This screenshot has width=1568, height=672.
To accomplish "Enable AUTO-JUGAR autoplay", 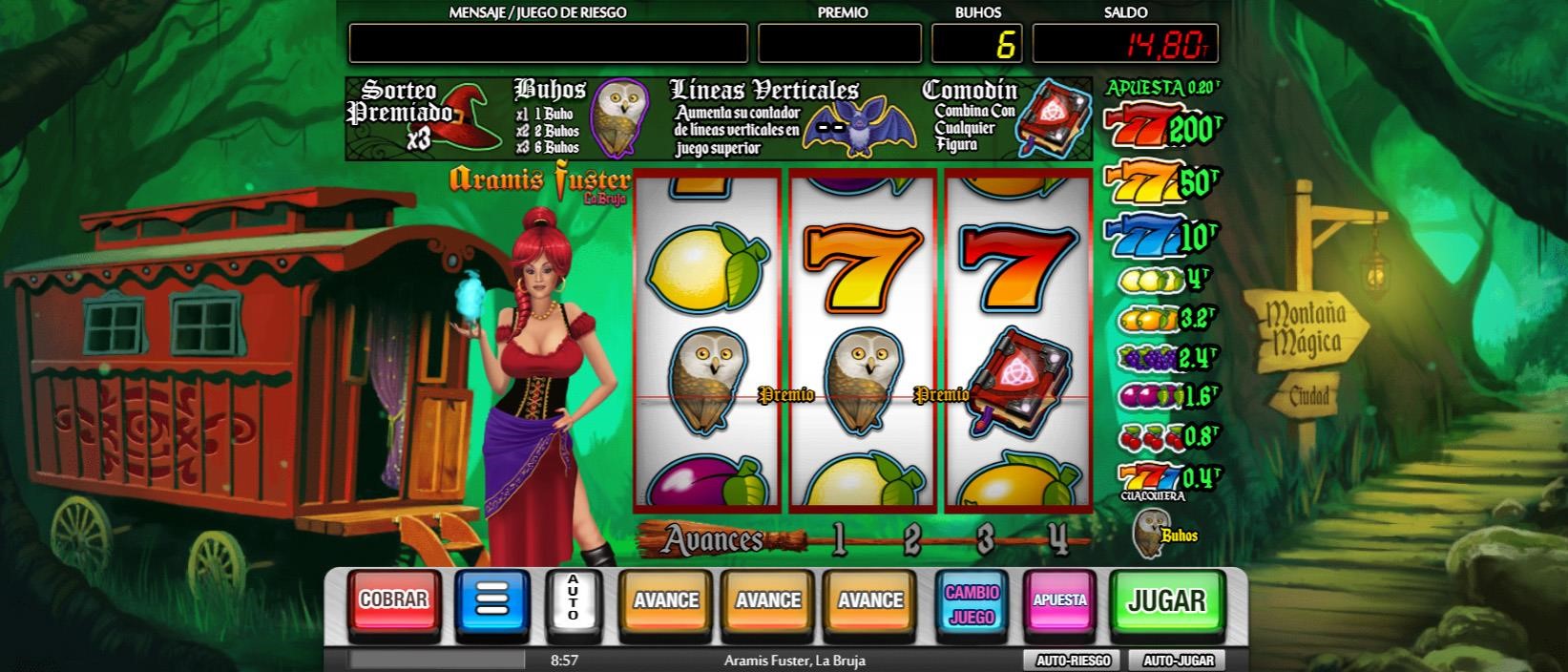I will 1178,661.
